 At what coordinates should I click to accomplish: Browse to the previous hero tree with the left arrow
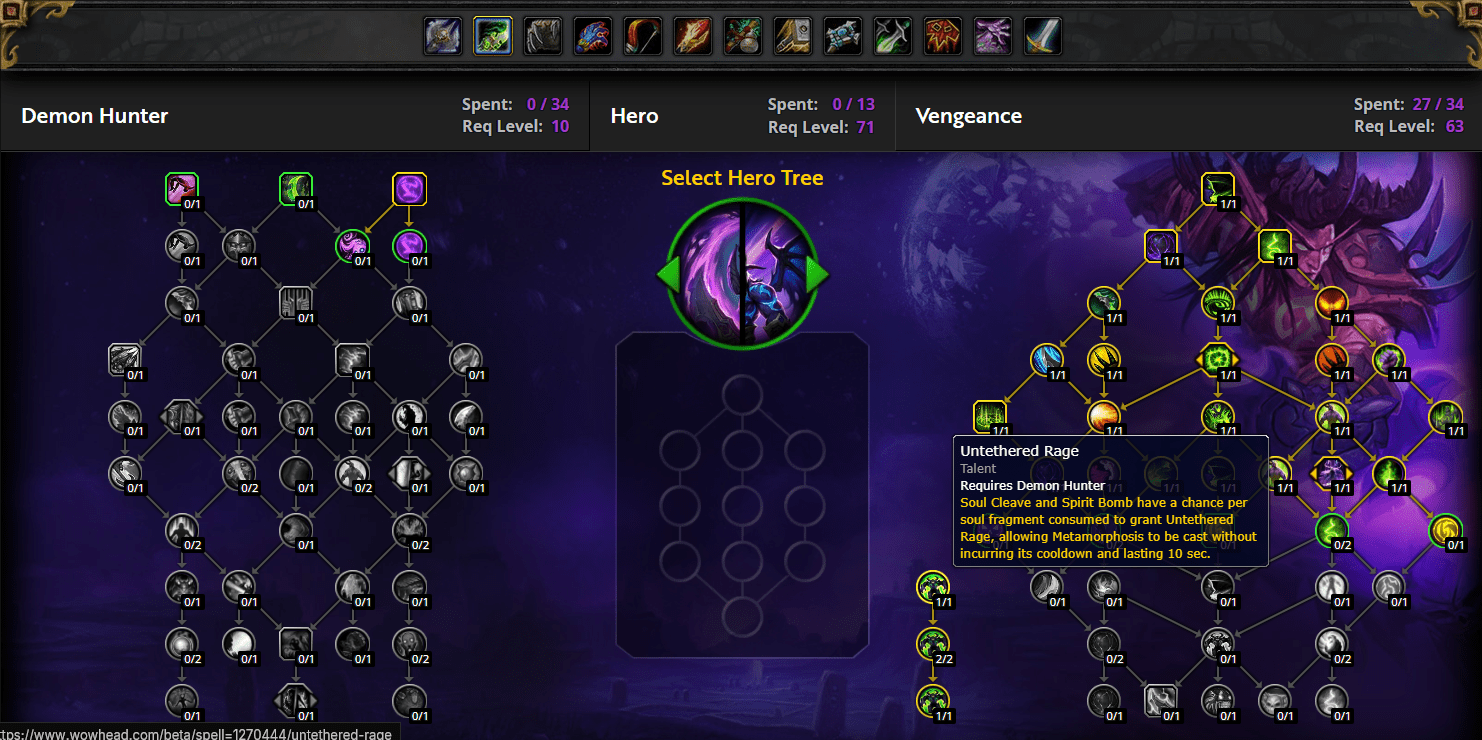click(671, 273)
